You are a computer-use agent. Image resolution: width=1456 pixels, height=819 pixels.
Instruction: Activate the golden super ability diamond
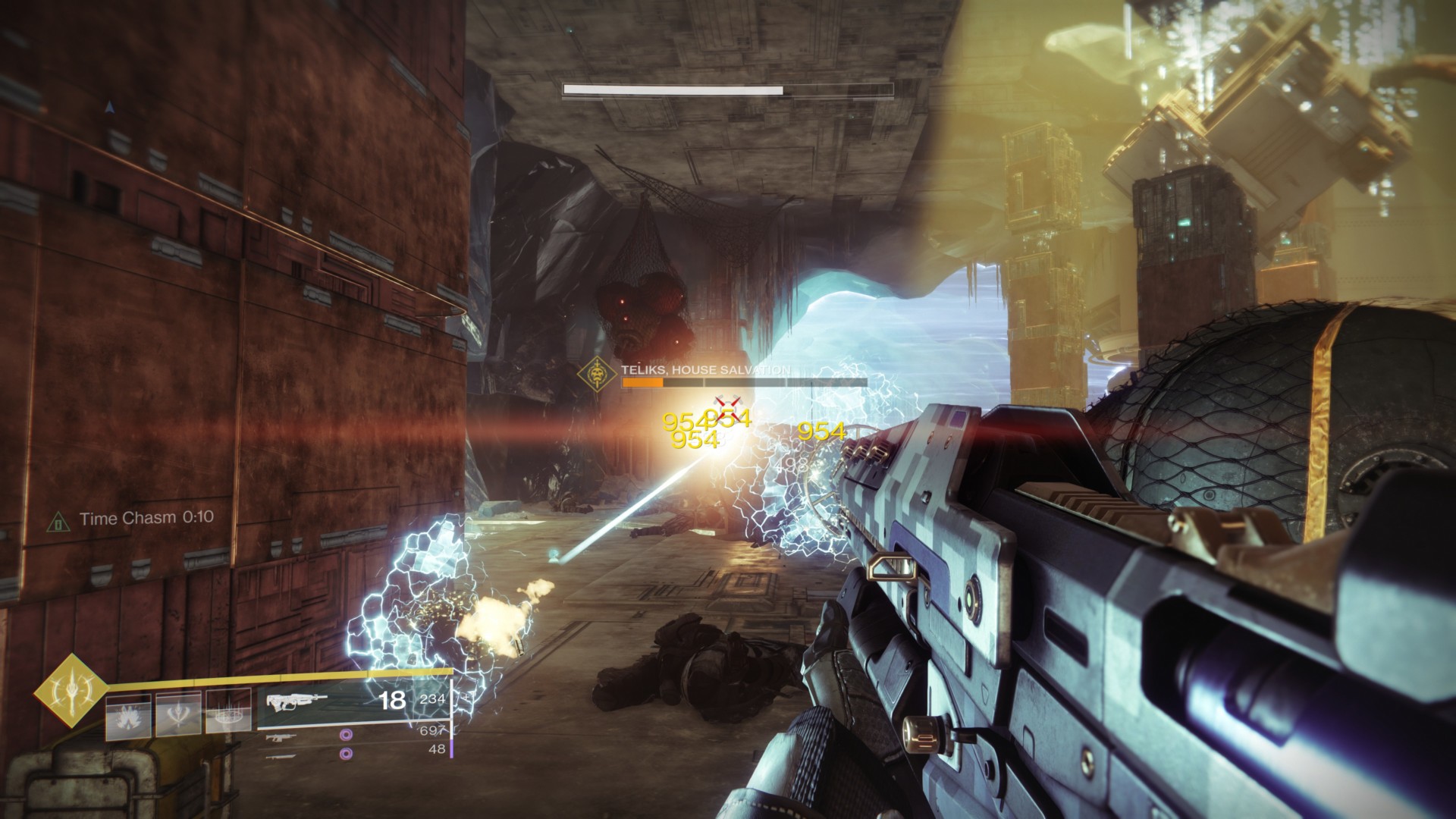click(69, 690)
